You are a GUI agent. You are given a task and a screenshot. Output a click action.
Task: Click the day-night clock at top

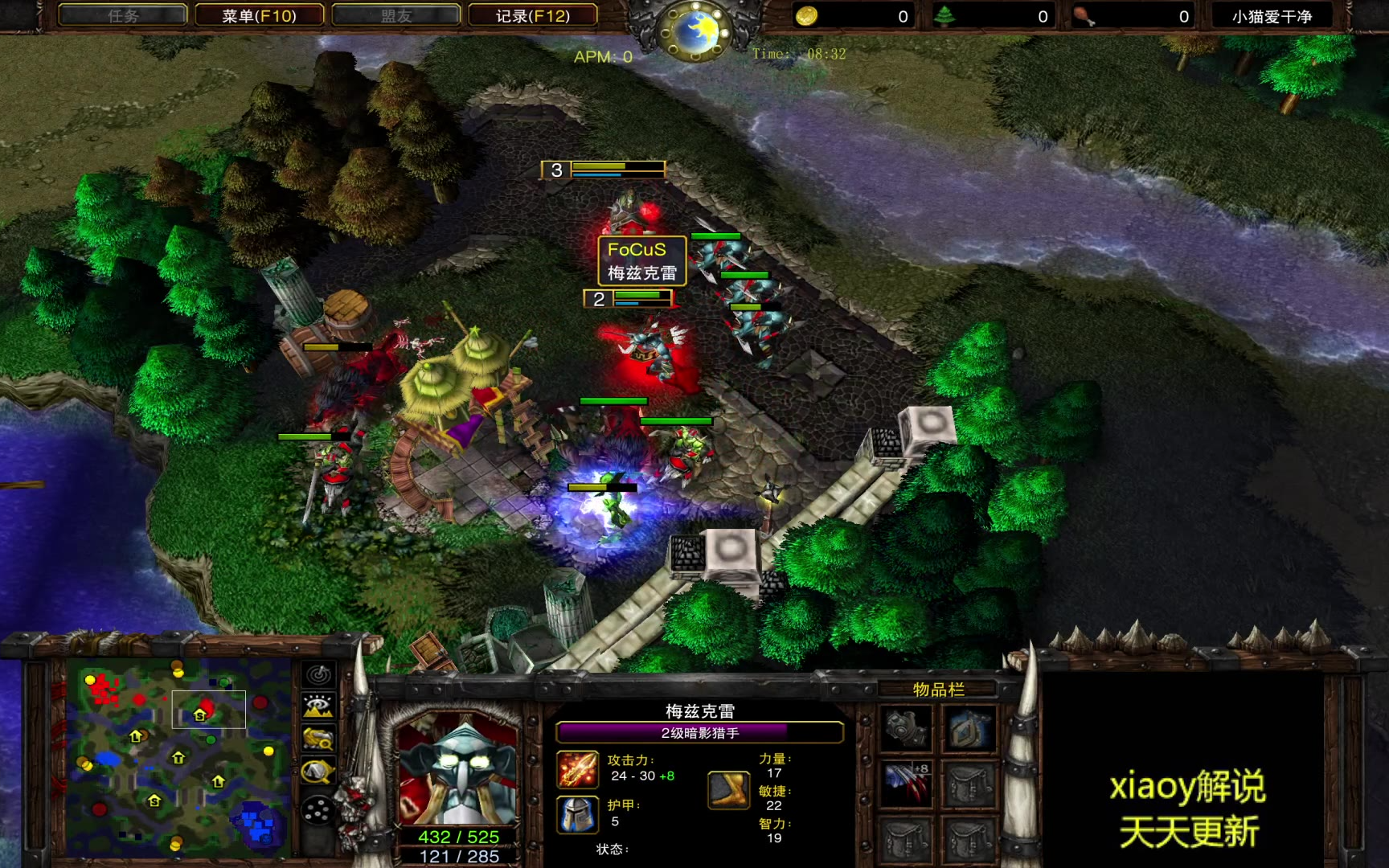pyautogui.click(x=694, y=31)
